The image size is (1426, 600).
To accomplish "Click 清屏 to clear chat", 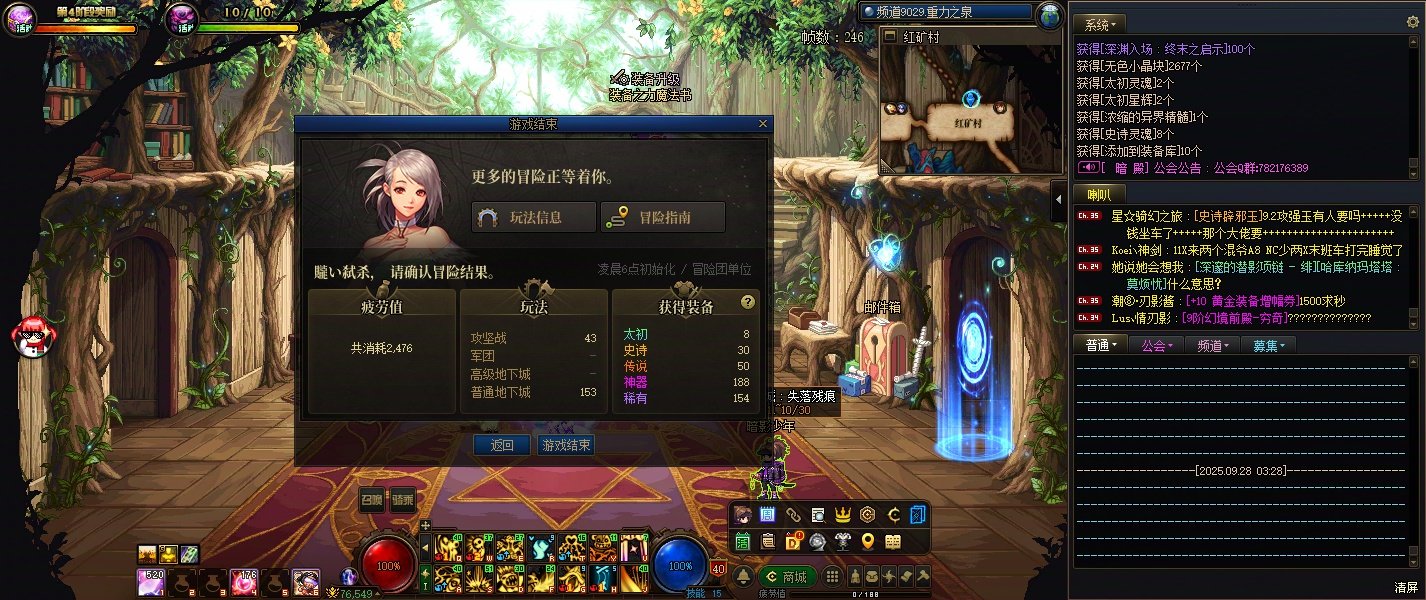I will click(x=1406, y=587).
